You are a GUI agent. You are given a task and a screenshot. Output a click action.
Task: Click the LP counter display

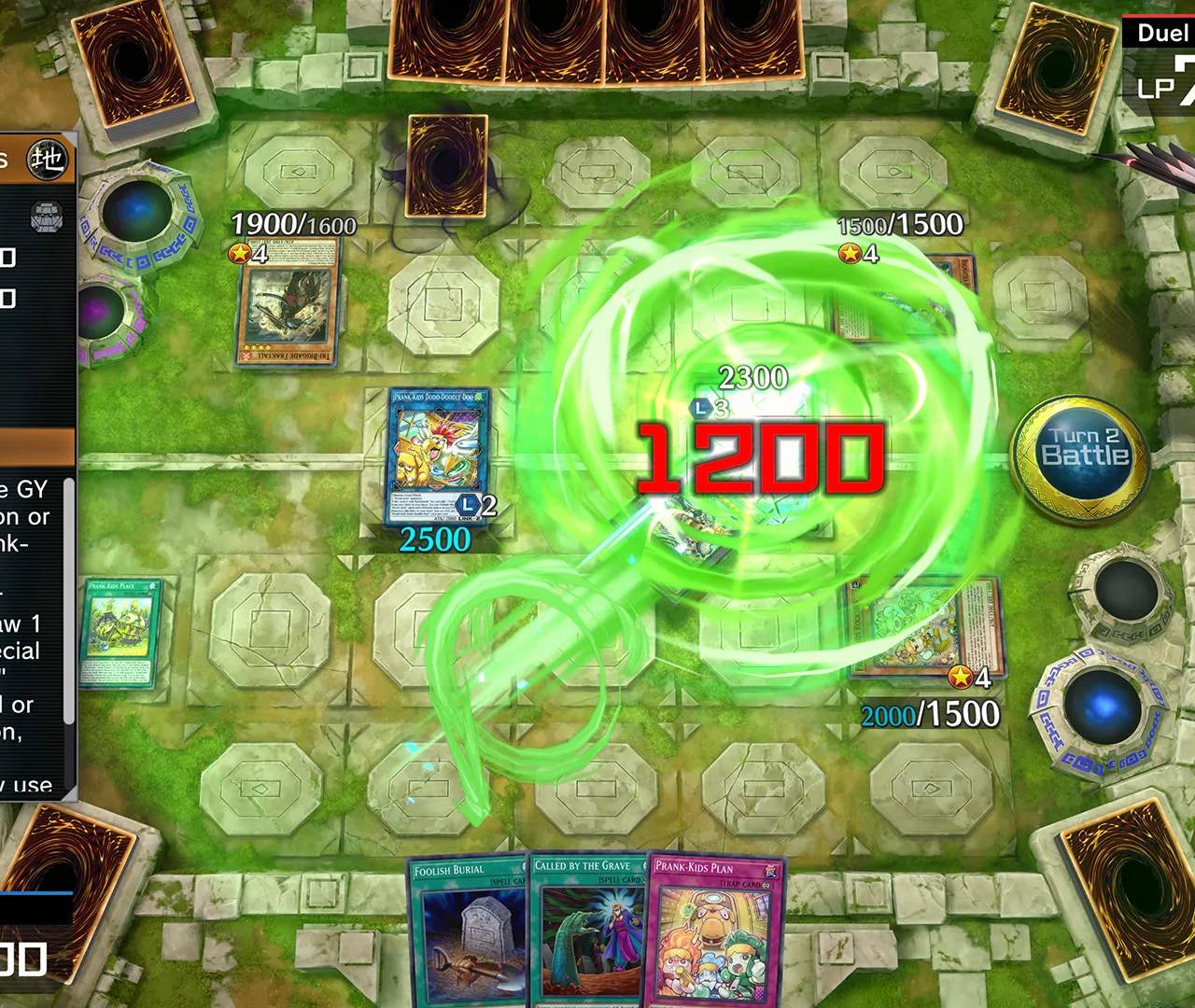1165,89
